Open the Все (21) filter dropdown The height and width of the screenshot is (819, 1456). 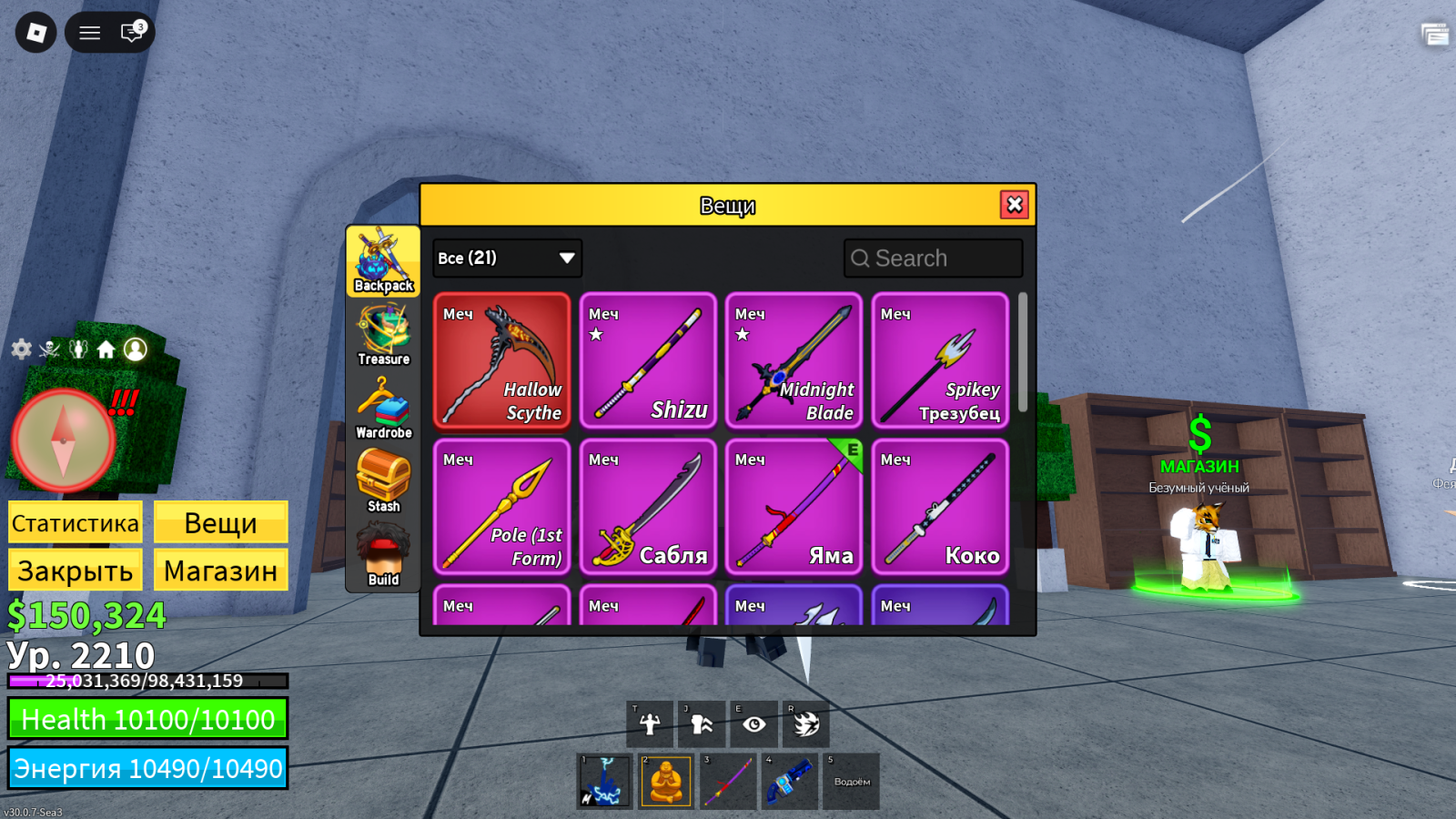[x=507, y=258]
